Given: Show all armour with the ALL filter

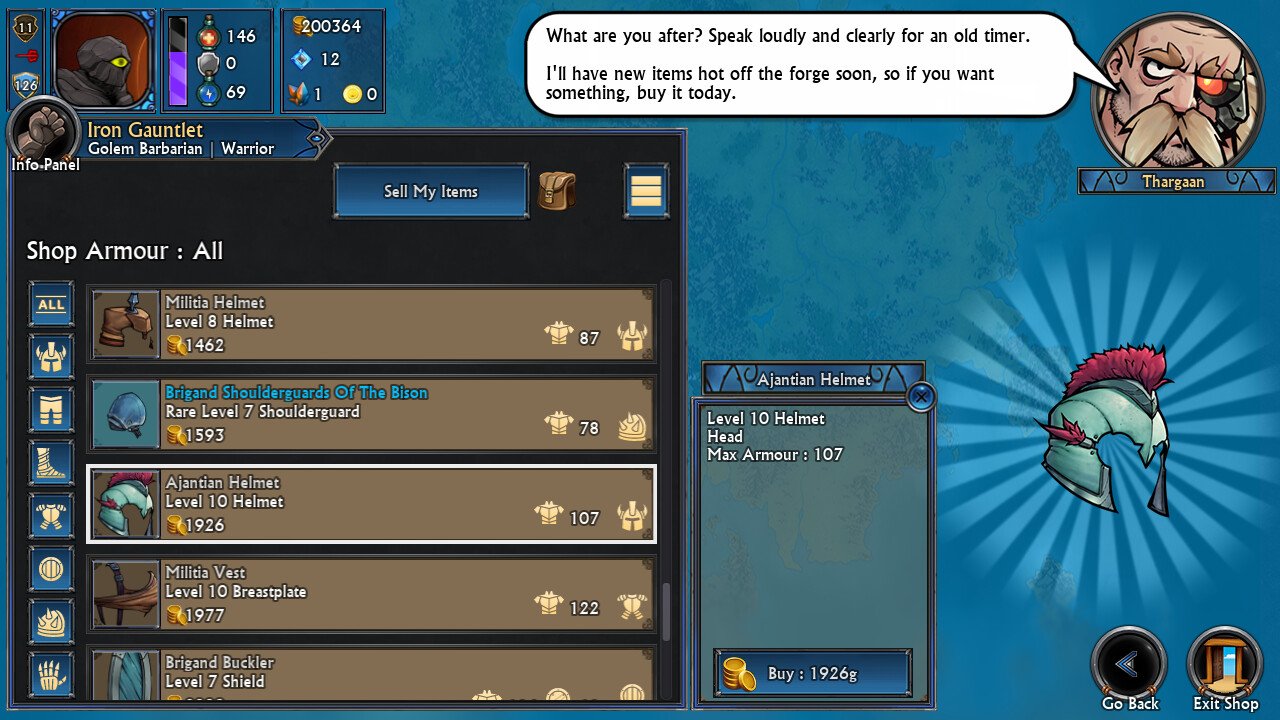Looking at the screenshot, I should pos(51,304).
